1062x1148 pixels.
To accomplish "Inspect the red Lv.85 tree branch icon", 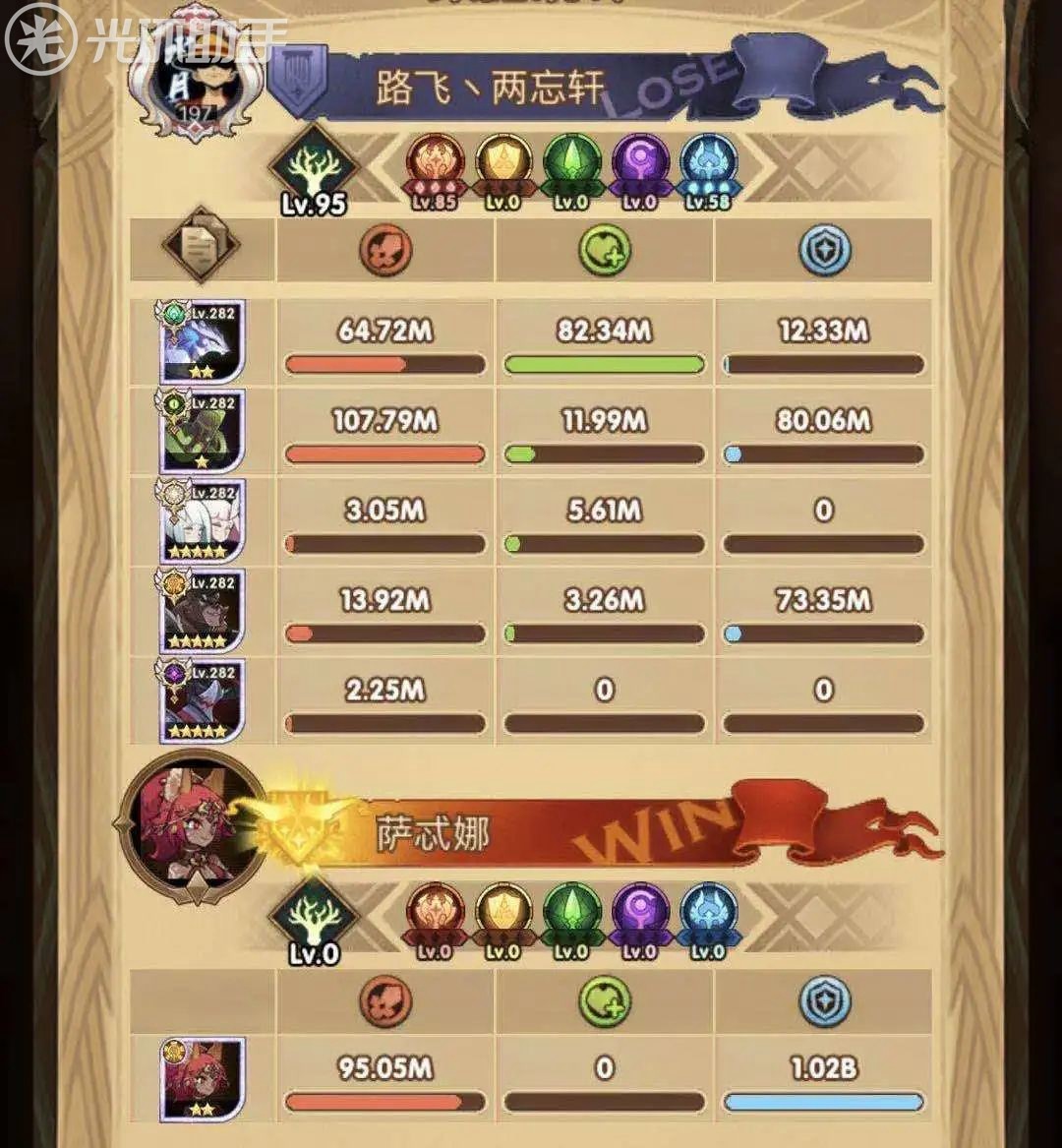I will coord(436,166).
